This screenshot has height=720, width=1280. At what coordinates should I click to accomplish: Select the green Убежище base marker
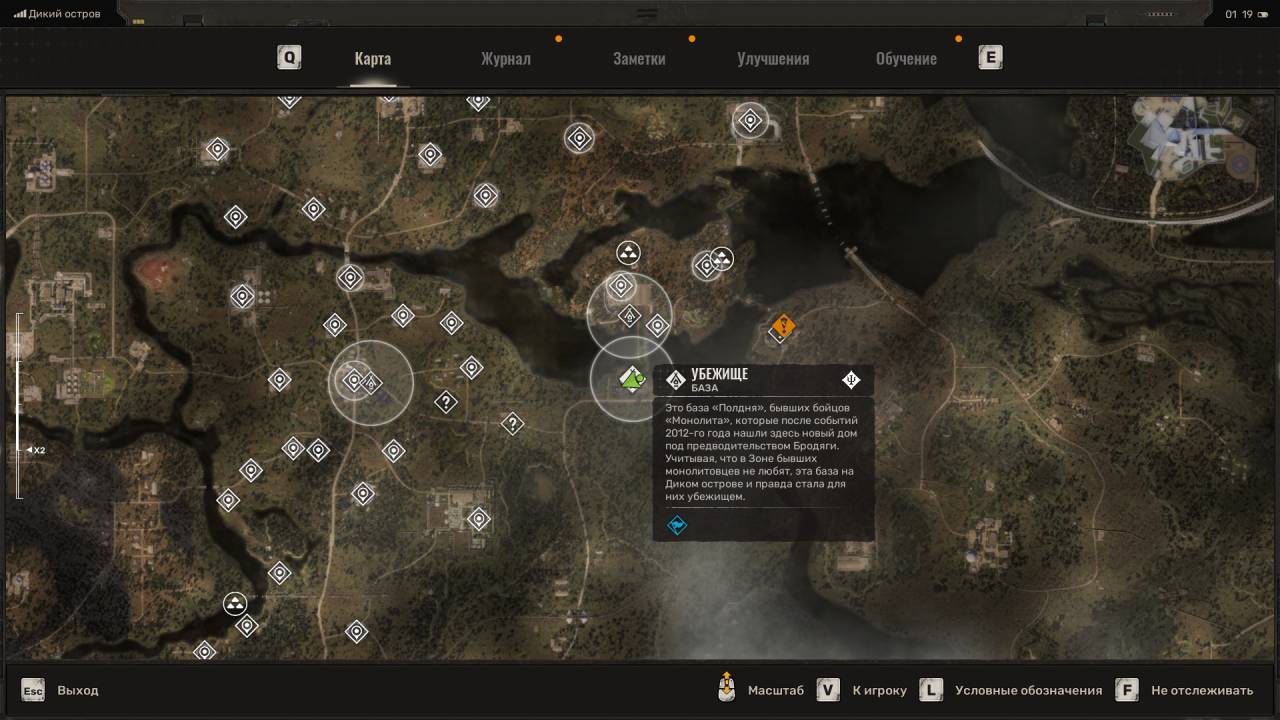click(x=631, y=378)
